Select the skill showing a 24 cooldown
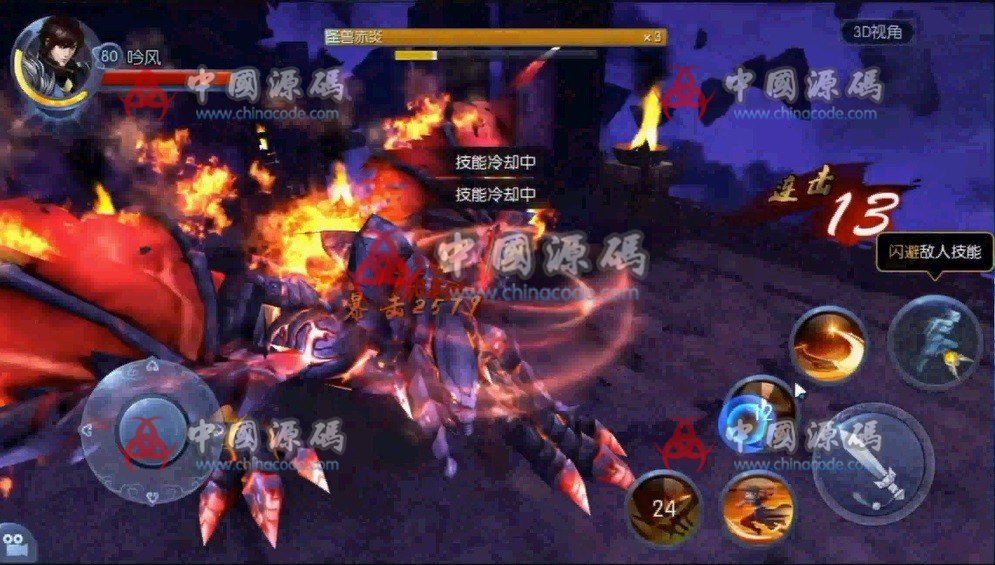Viewport: 995px width, 565px height. [664, 507]
